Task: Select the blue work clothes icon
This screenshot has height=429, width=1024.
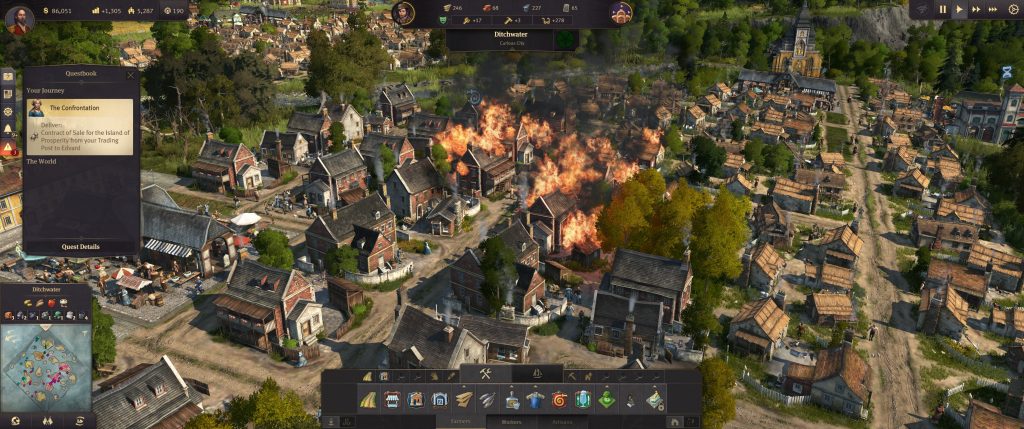Action: click(x=535, y=399)
